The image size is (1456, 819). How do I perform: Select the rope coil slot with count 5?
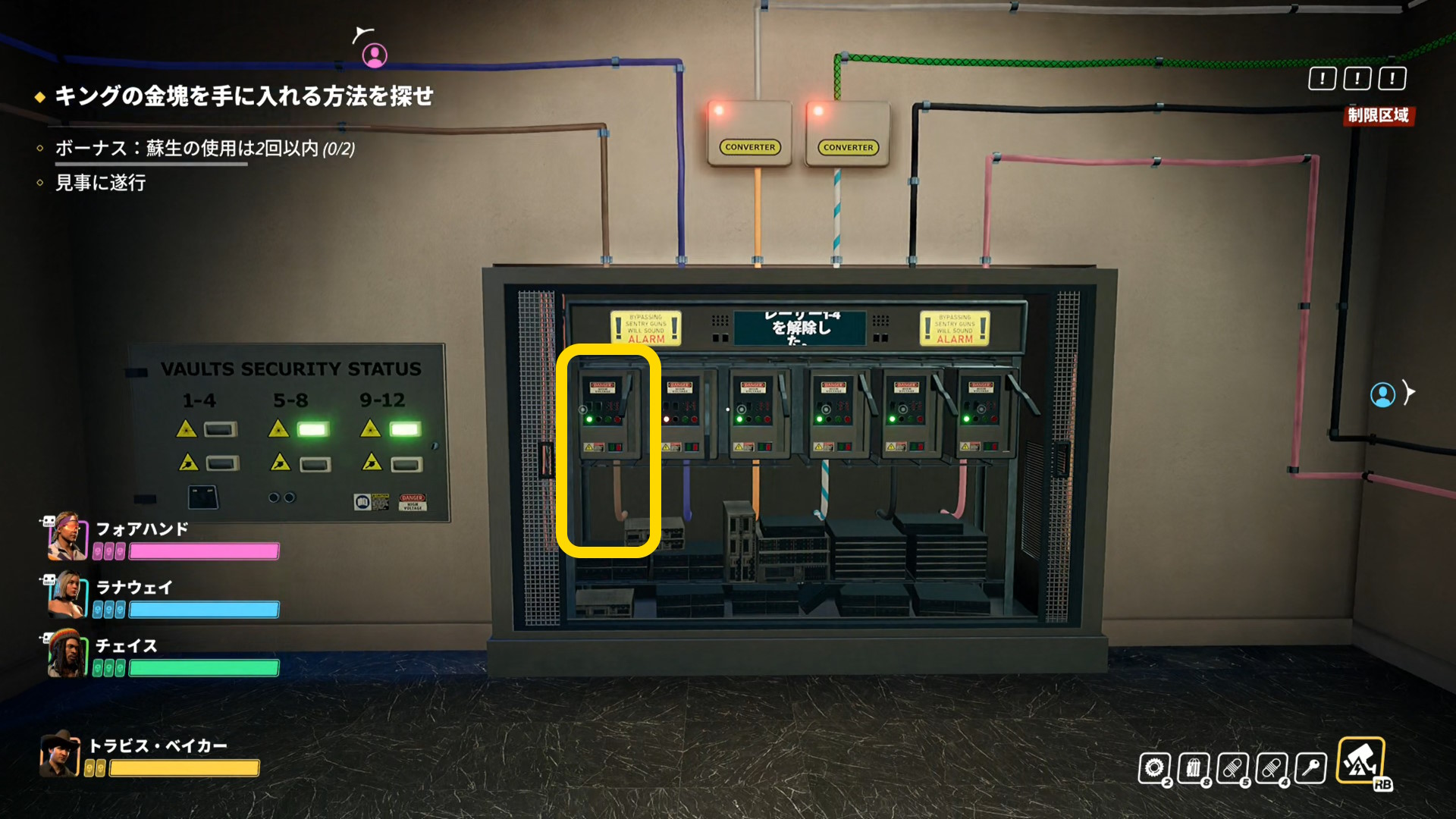point(1233,768)
